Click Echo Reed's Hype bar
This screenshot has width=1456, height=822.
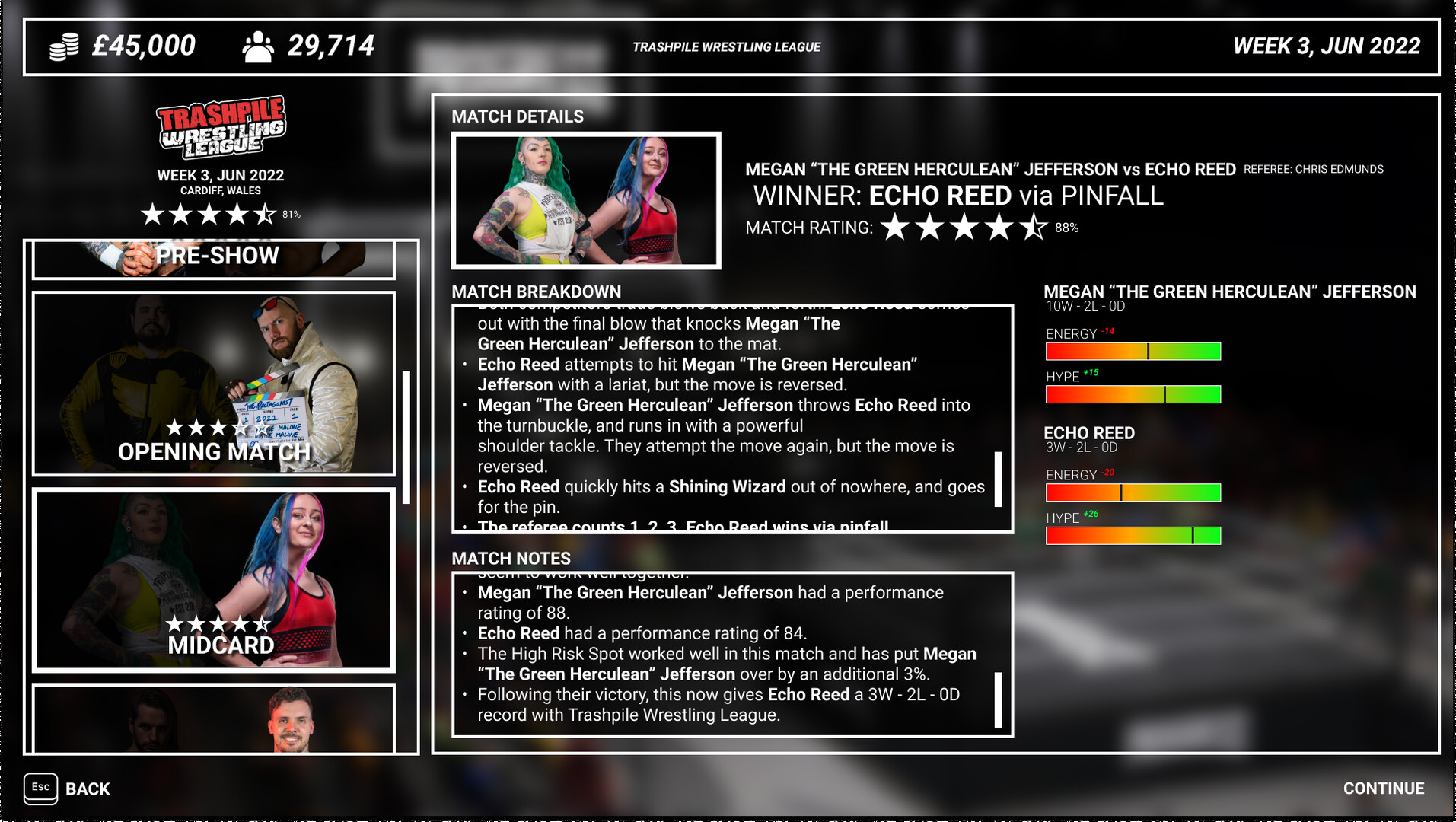[1133, 536]
